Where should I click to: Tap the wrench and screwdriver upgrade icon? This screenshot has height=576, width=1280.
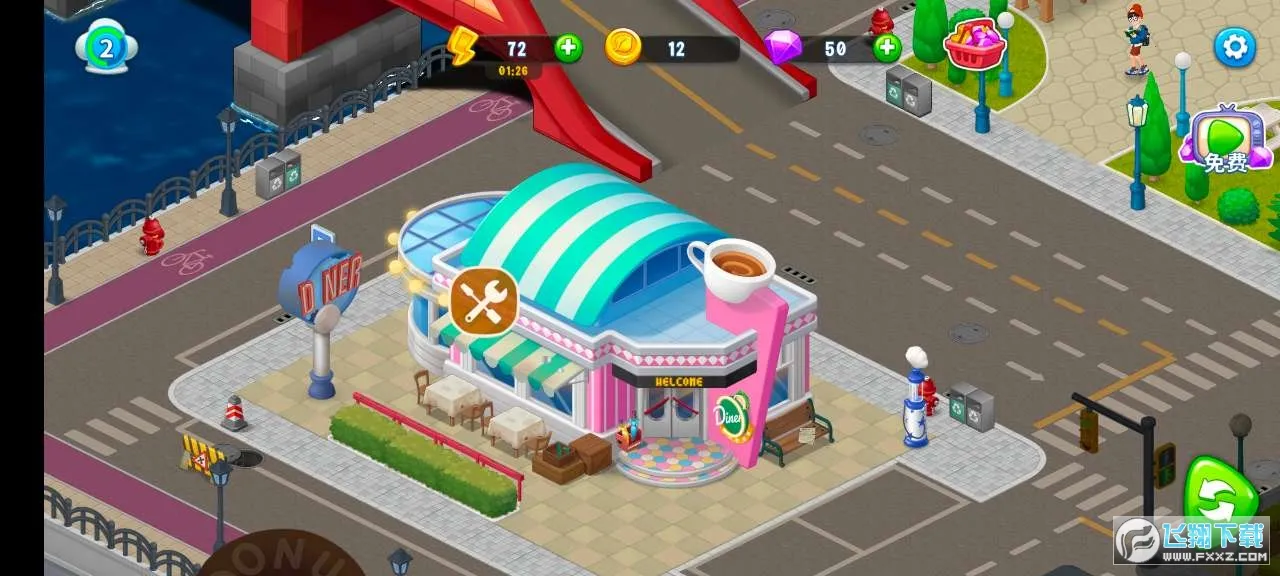[x=484, y=300]
